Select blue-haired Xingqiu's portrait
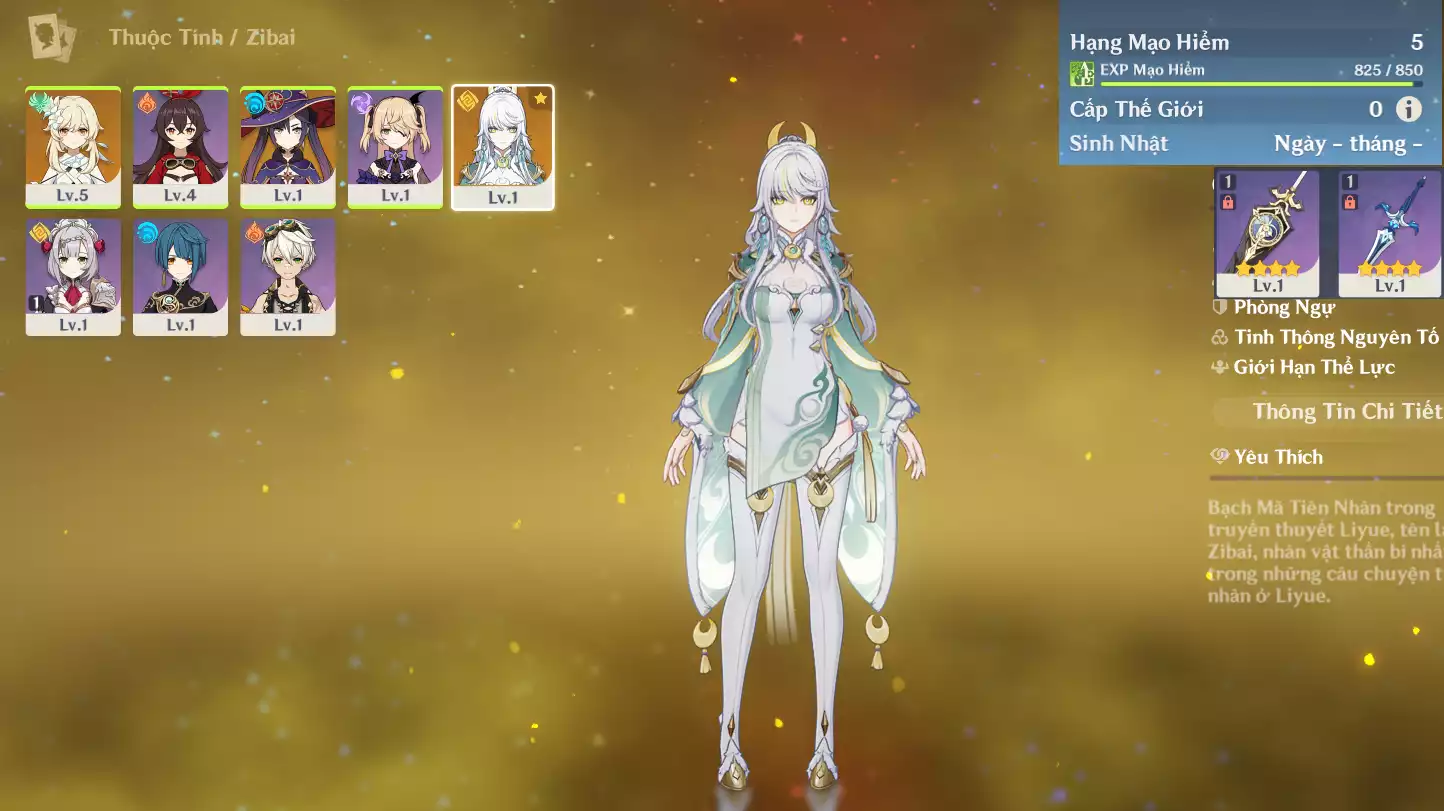The width and height of the screenshot is (1444, 811). pyautogui.click(x=180, y=277)
